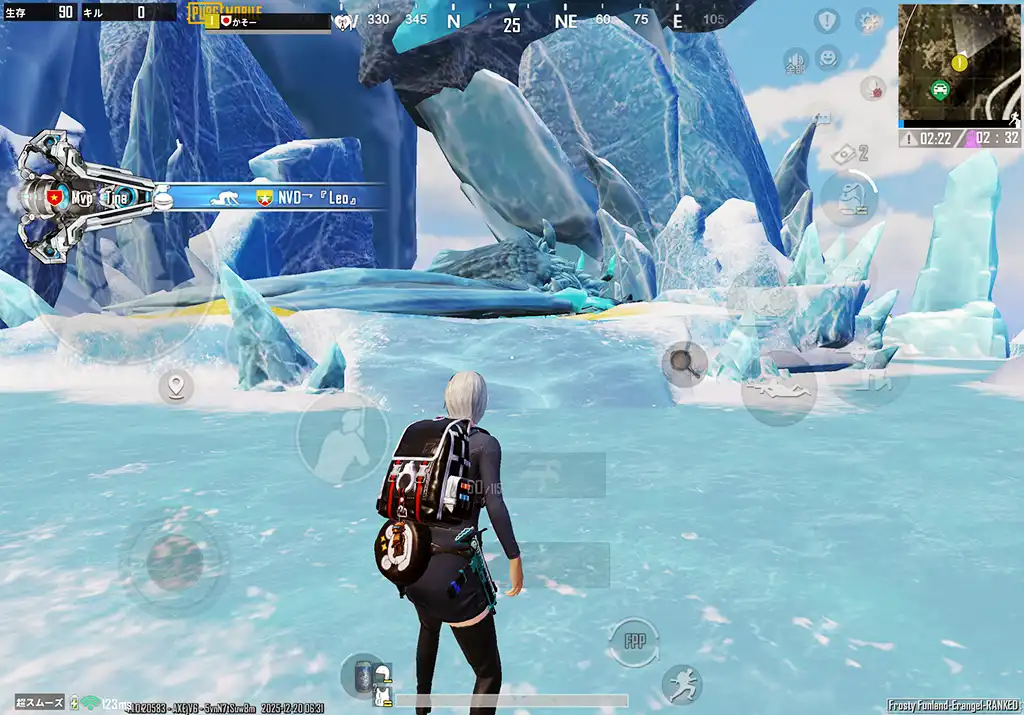
Task: Tap the sprint running-figure button
Action: coord(681,684)
